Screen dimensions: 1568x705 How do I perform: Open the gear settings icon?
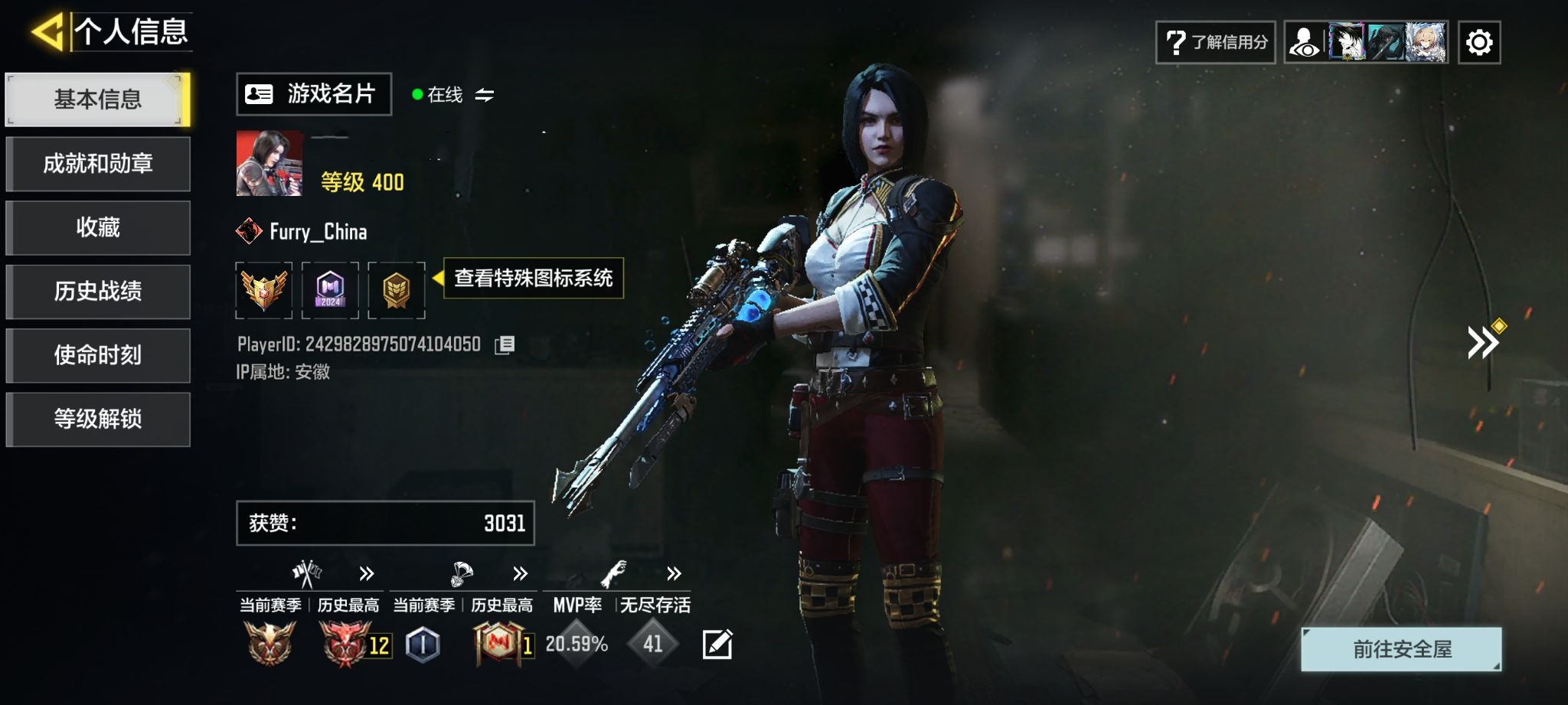(x=1478, y=42)
